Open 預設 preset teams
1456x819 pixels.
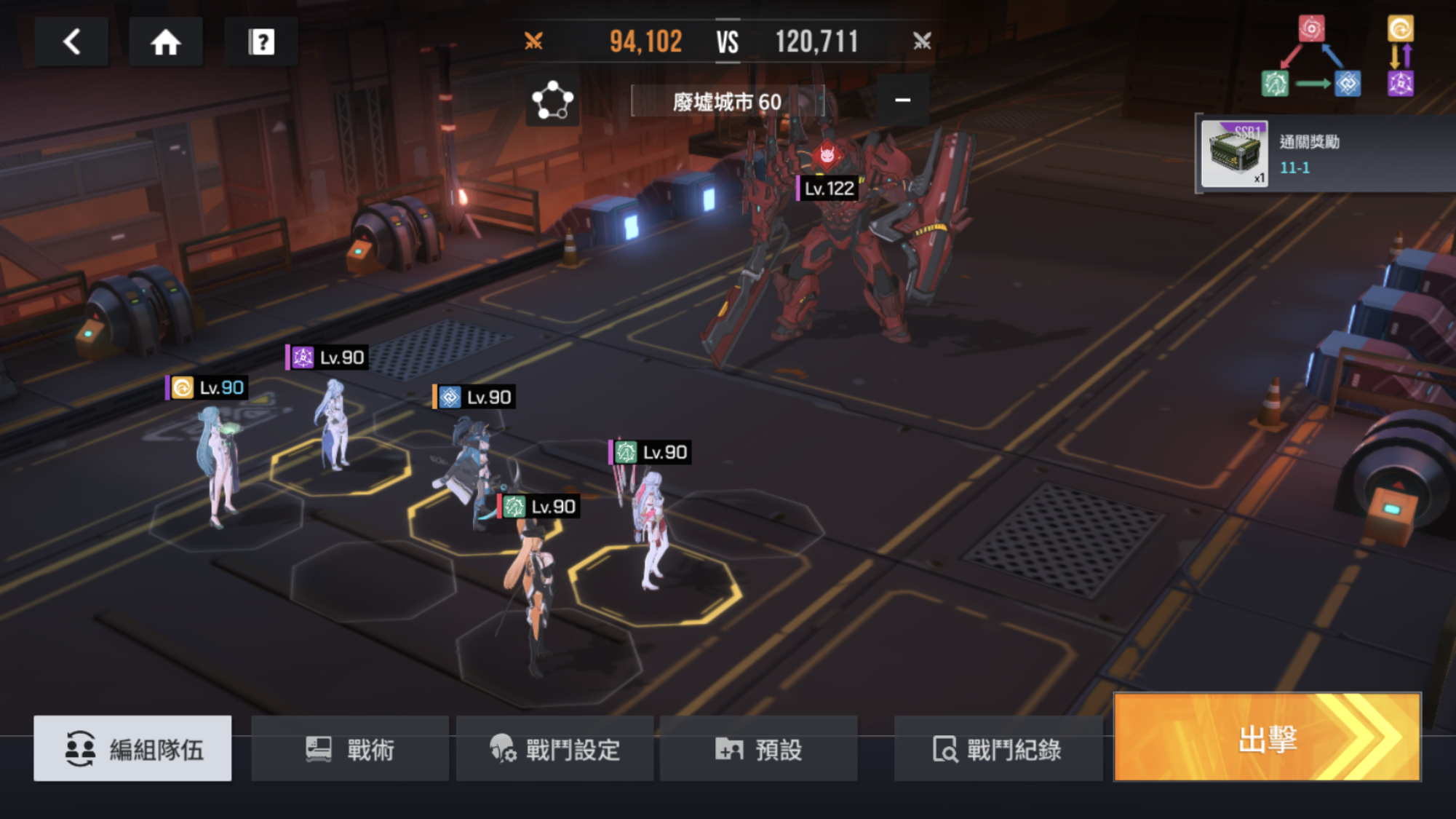pos(758,748)
